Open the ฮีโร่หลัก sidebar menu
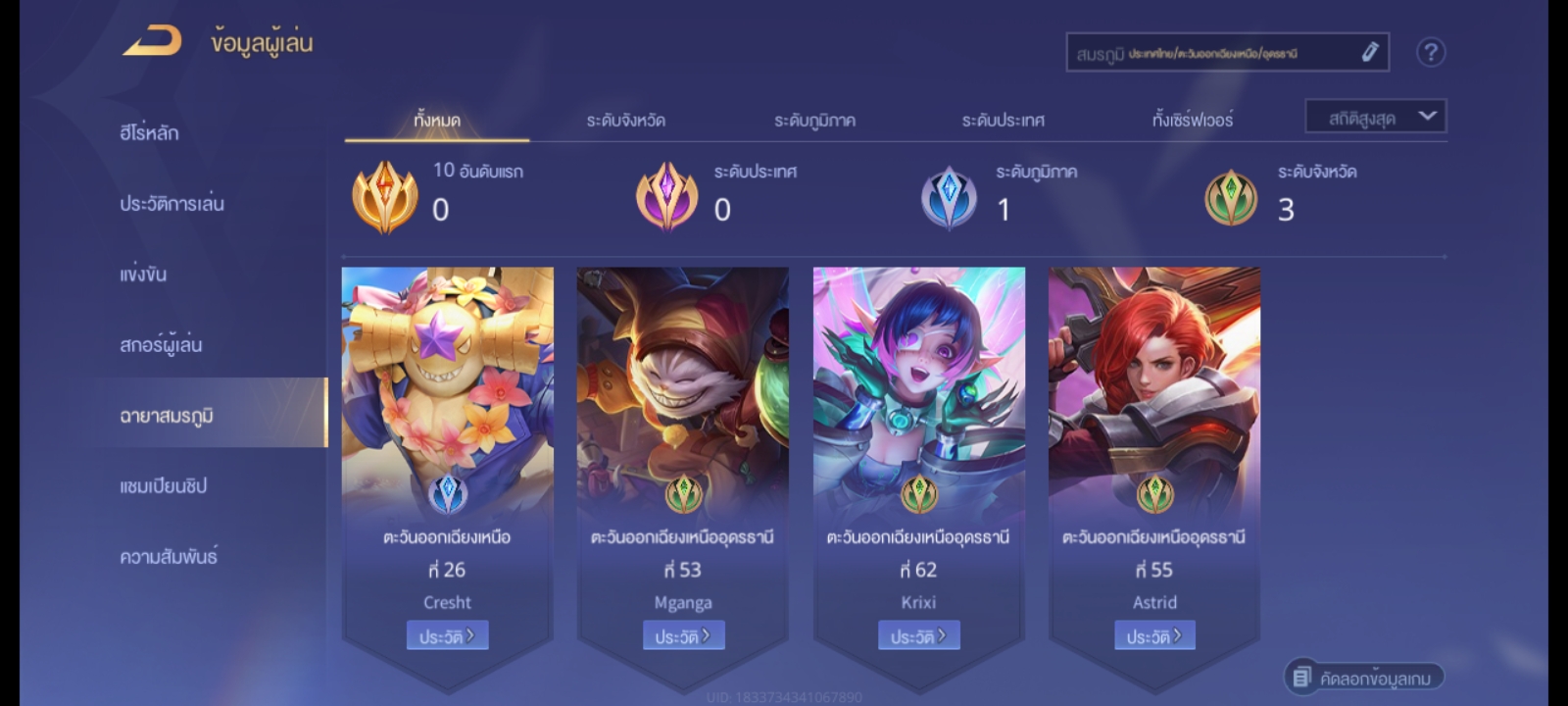 tap(149, 132)
